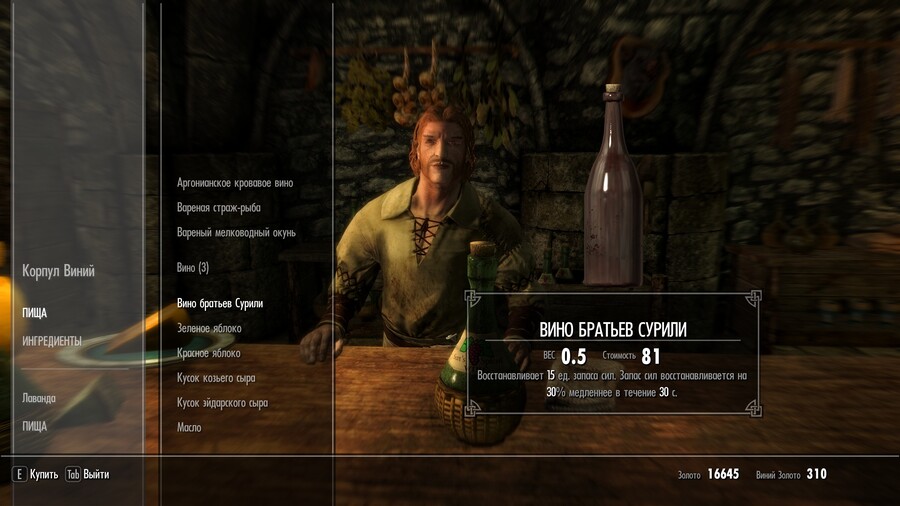Screen dimensions: 900x506
Task: Switch to ПИЩА category under Лаванда
Action: coord(35,426)
